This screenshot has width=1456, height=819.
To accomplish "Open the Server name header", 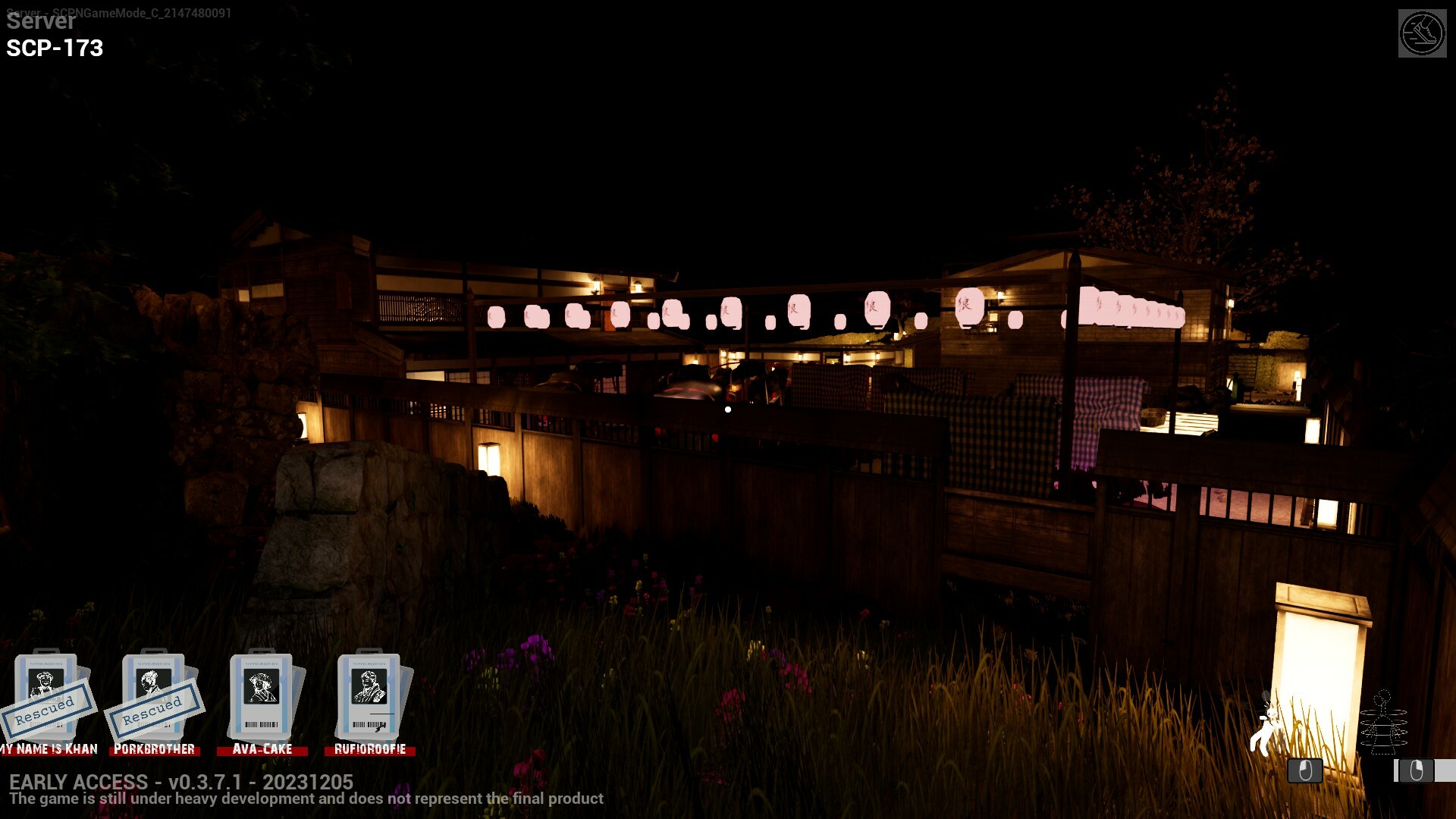I will (x=41, y=21).
